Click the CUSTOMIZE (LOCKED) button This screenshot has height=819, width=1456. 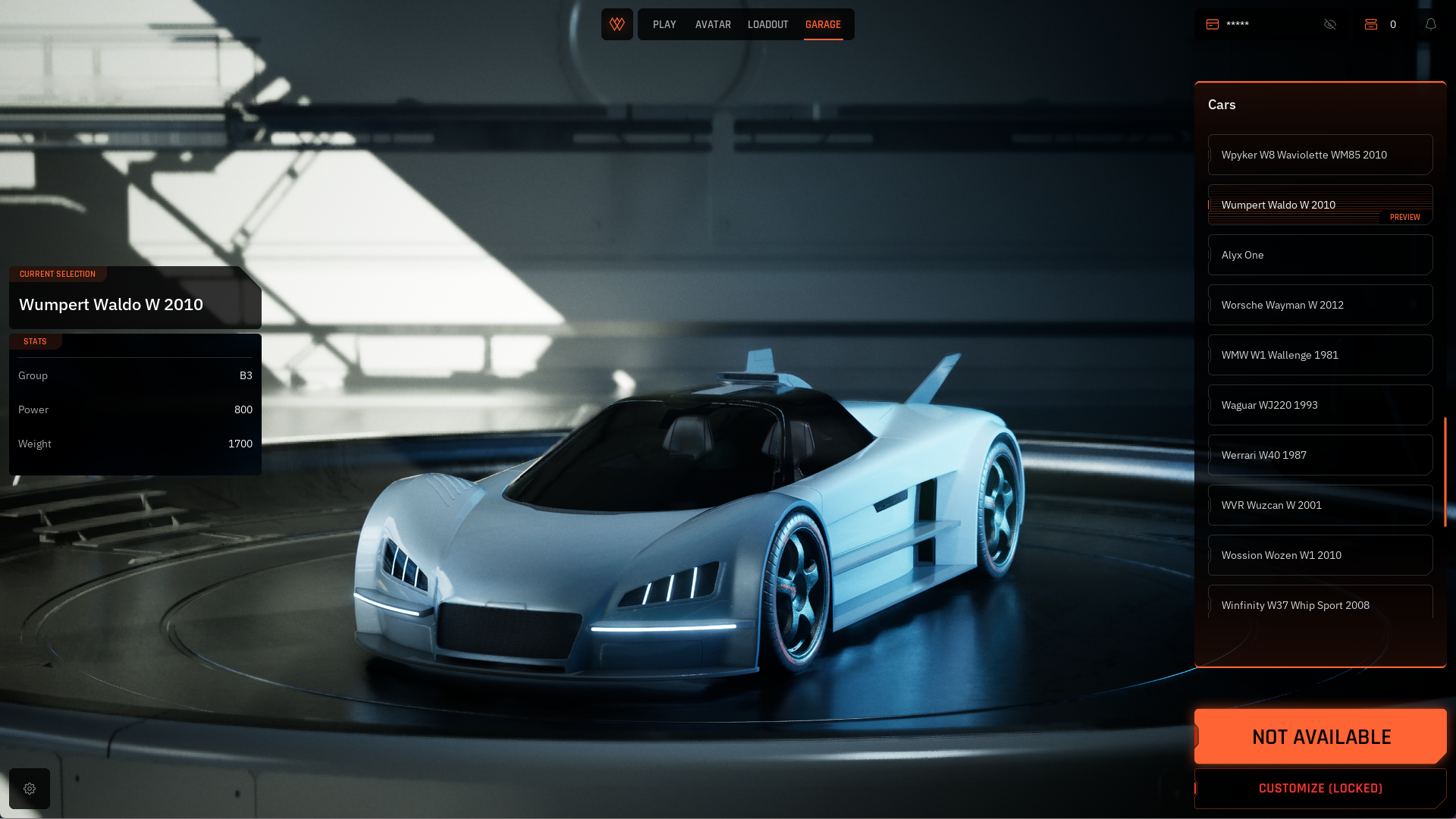coord(1320,789)
